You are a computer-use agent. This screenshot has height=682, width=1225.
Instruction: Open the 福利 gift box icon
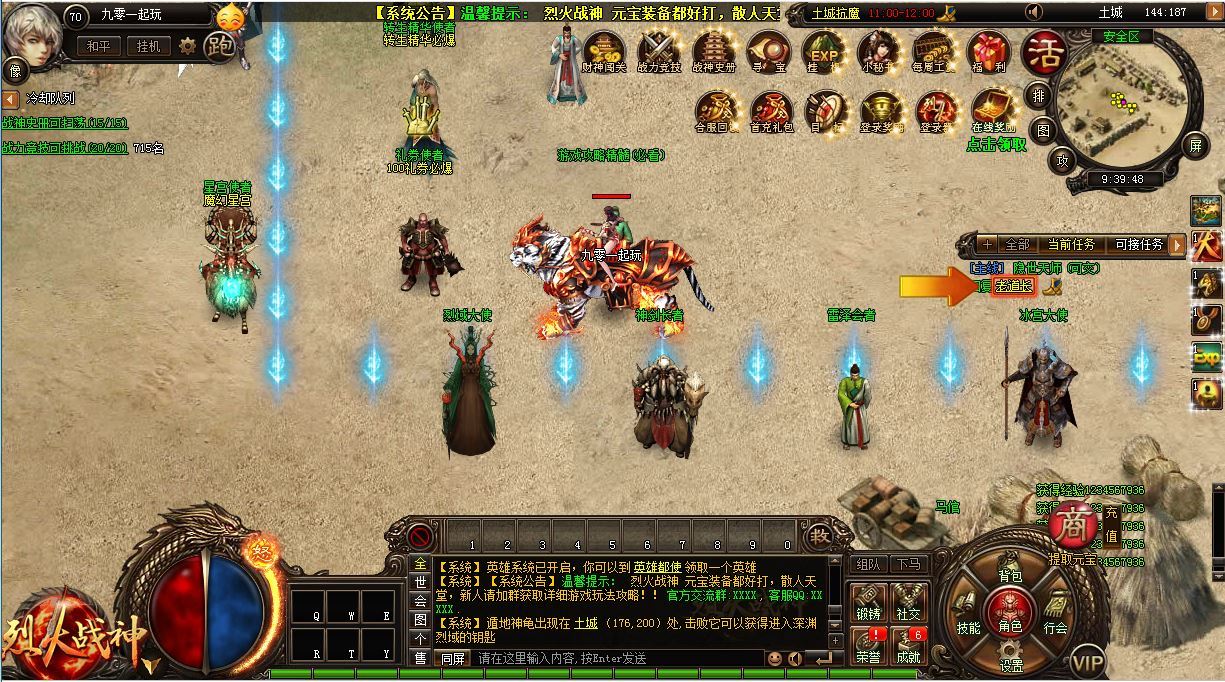[988, 51]
